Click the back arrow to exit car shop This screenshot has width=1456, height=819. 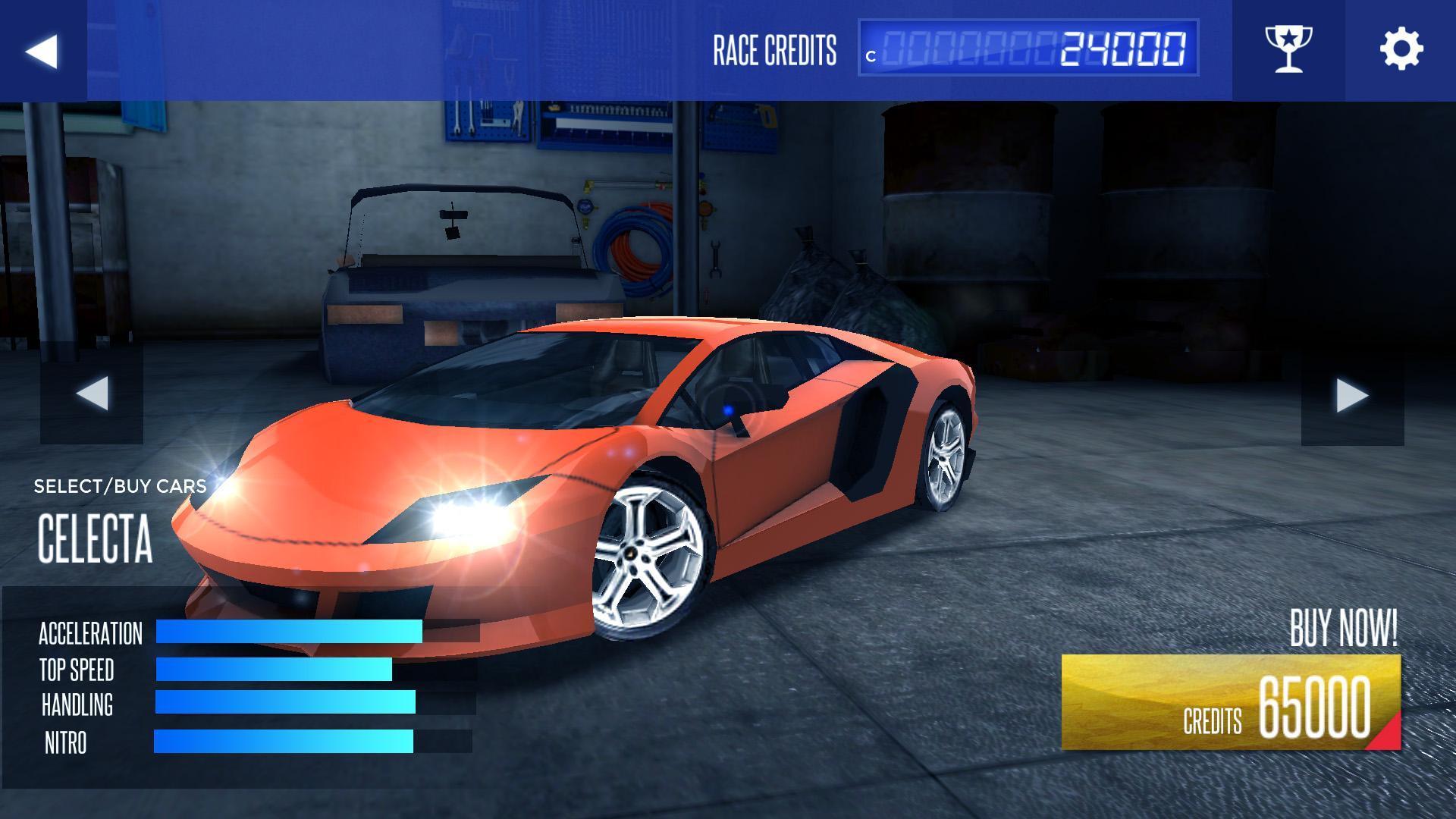(x=42, y=50)
